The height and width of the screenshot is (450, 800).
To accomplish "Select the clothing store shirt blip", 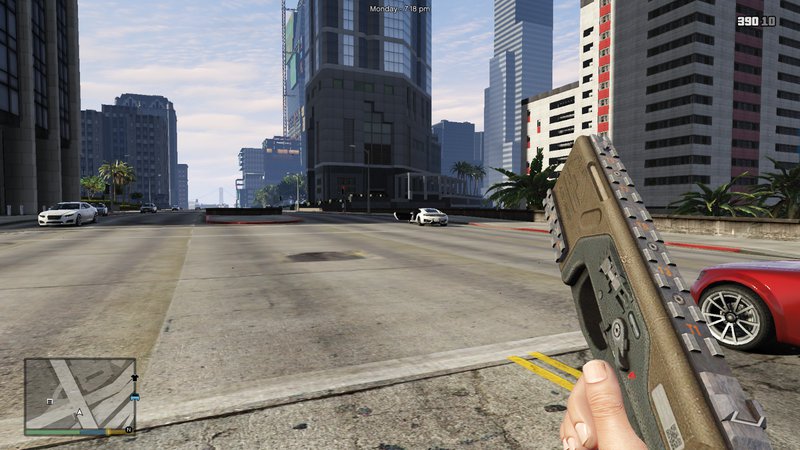I will 134,378.
